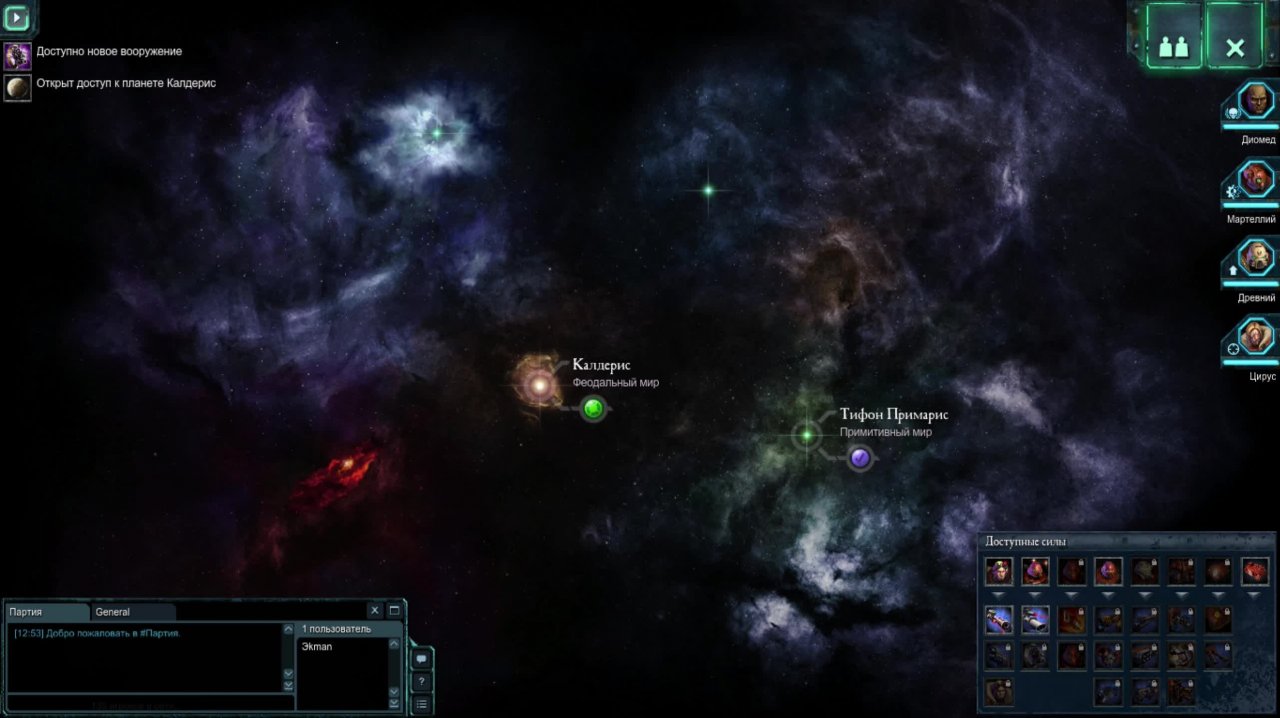
Task: Select the Древний dreadnought portrait
Action: point(1256,258)
